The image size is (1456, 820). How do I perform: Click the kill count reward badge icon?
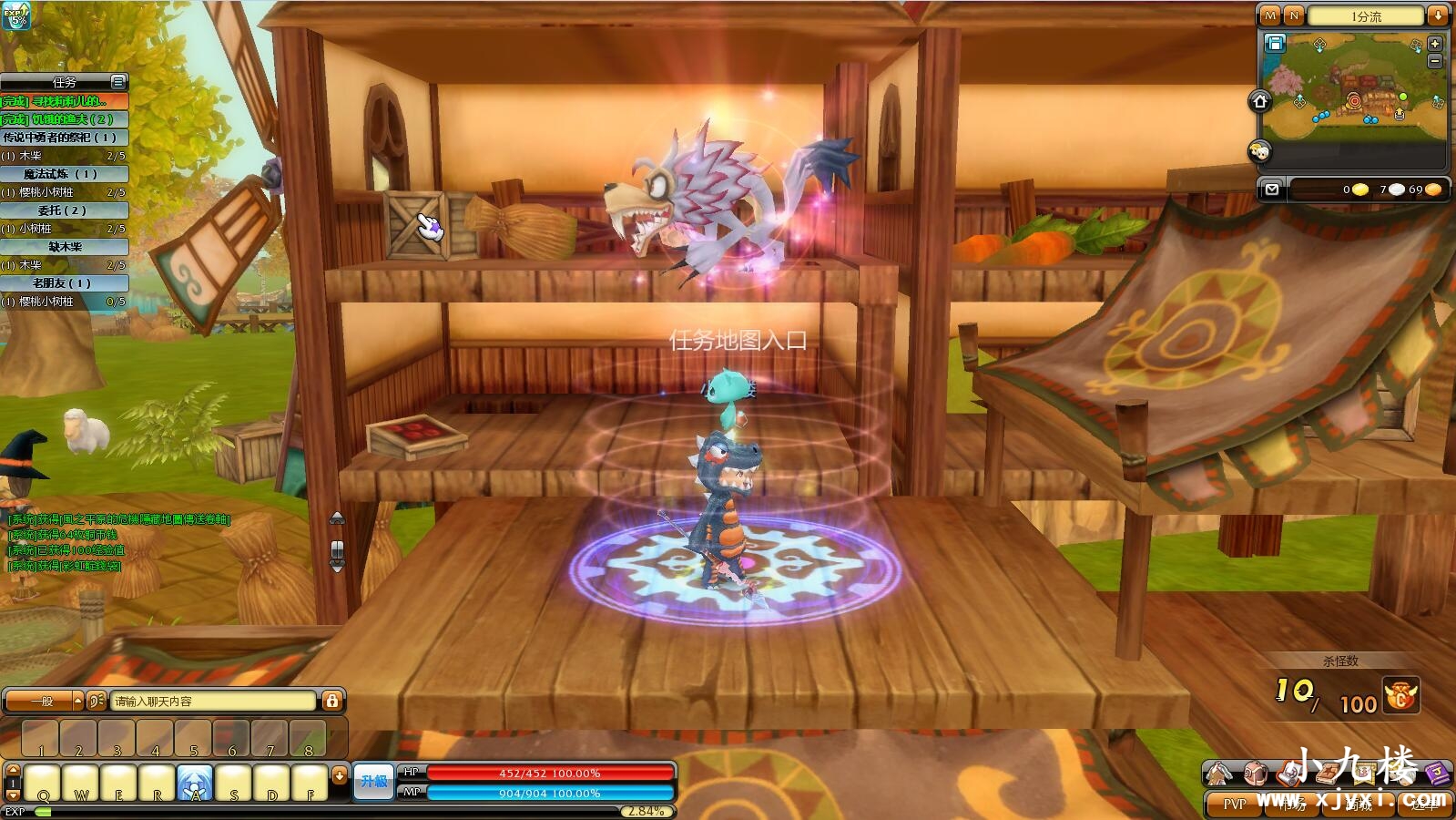pyautogui.click(x=1400, y=696)
